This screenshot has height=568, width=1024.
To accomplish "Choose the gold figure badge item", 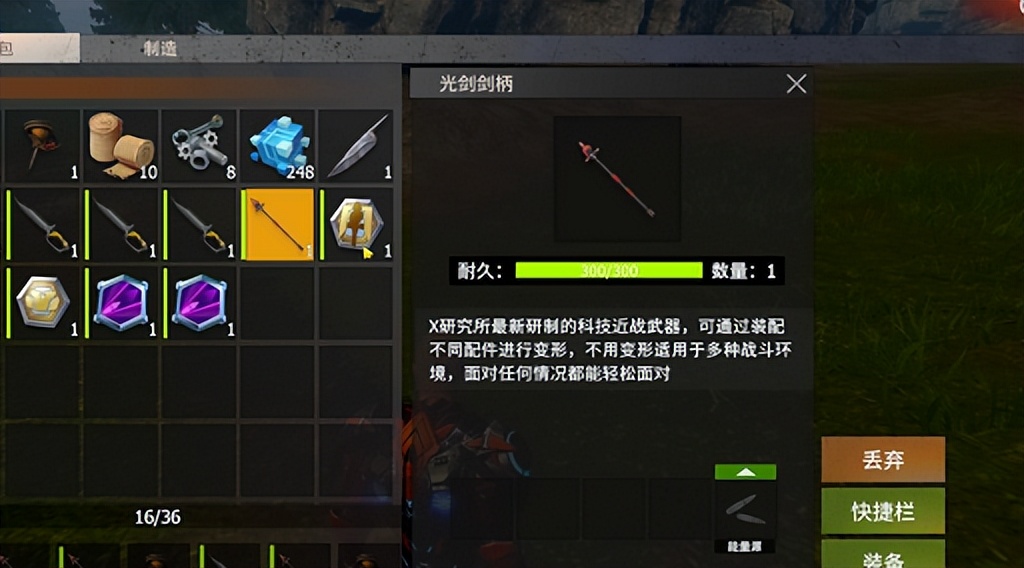I will [356, 224].
